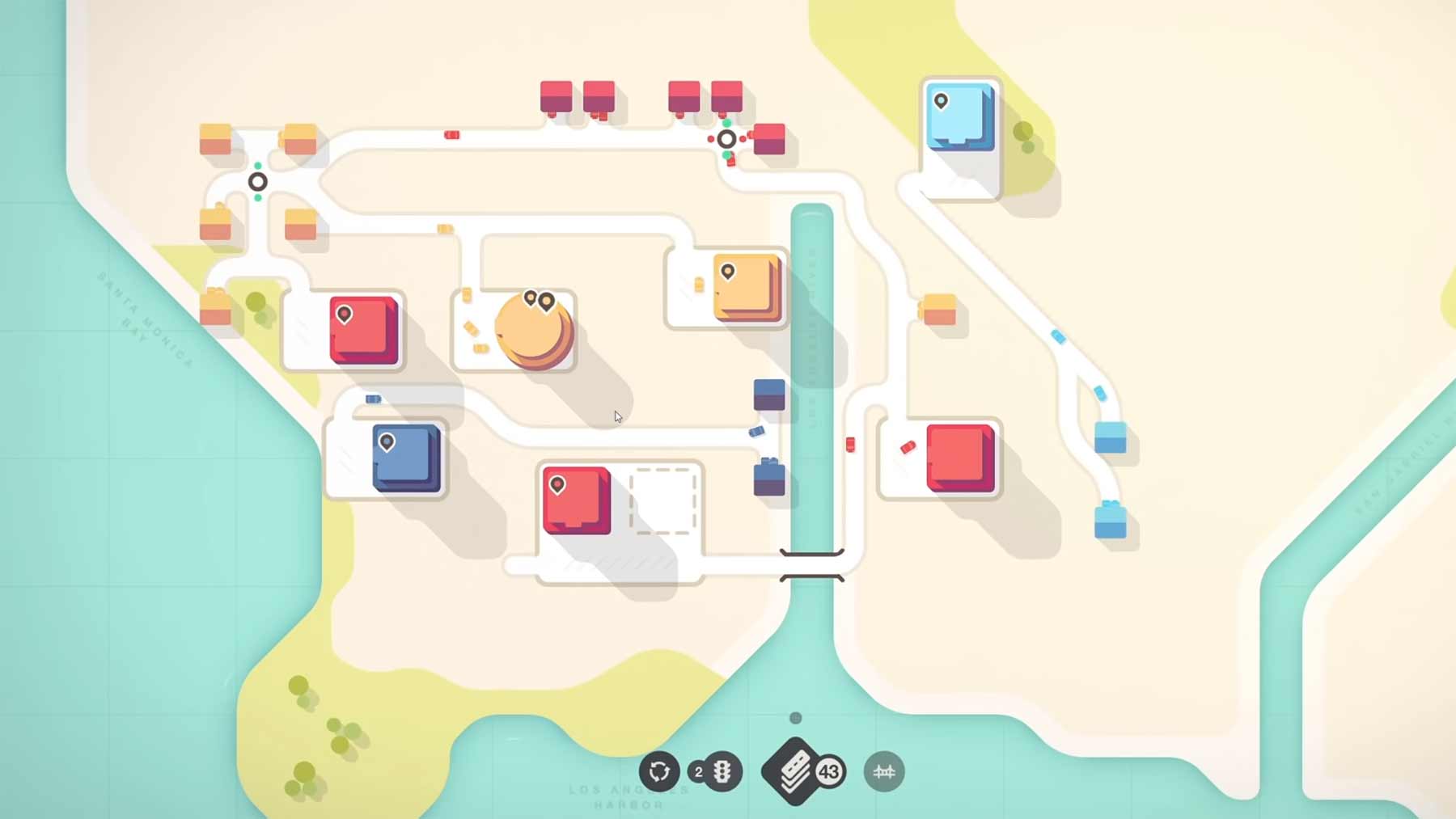Choose the traffic light tool
The height and width of the screenshot is (819, 1456).
pos(722,771)
